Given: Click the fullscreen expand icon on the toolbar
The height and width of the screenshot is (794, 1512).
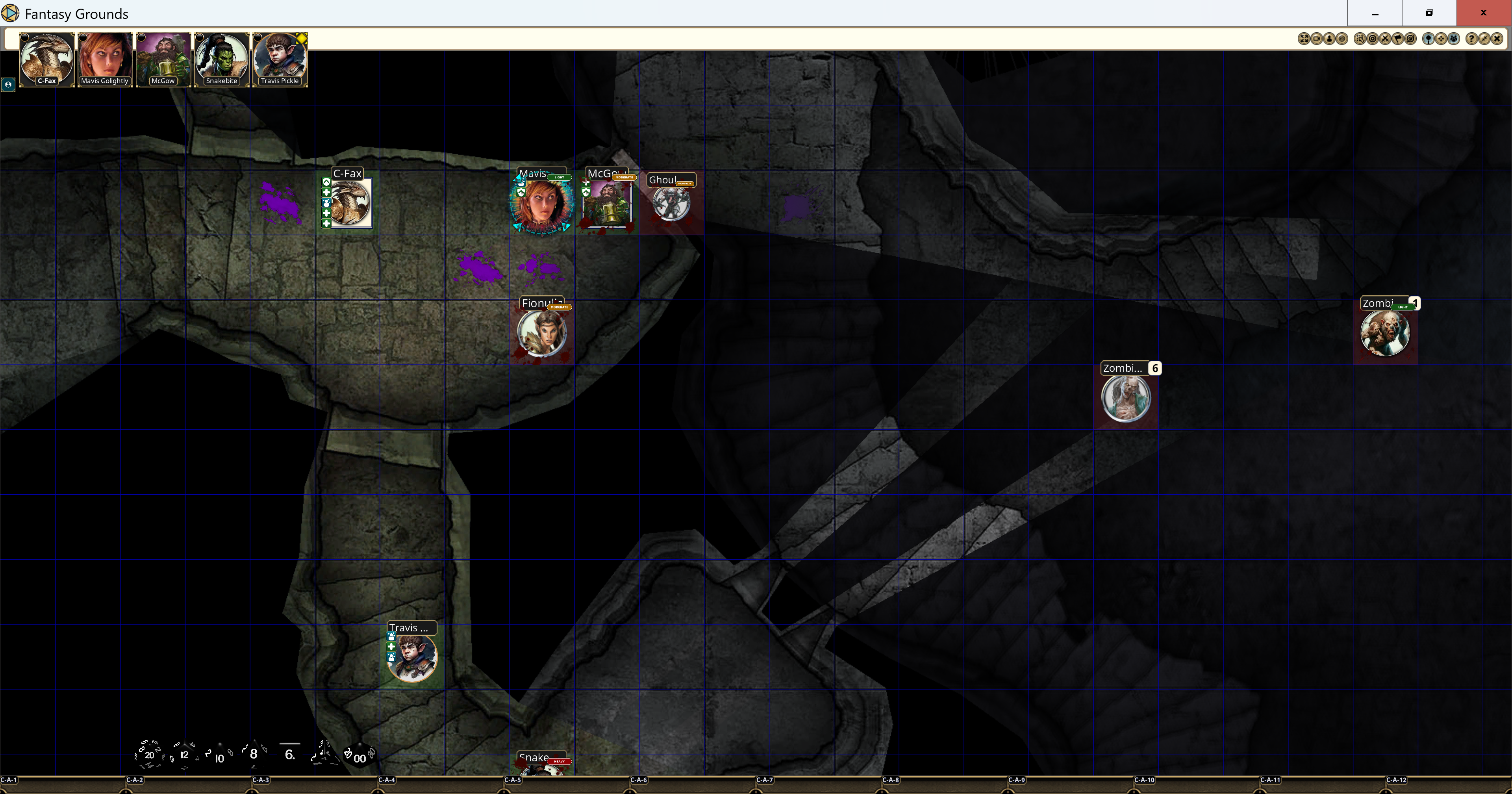Looking at the screenshot, I should click(x=1304, y=39).
